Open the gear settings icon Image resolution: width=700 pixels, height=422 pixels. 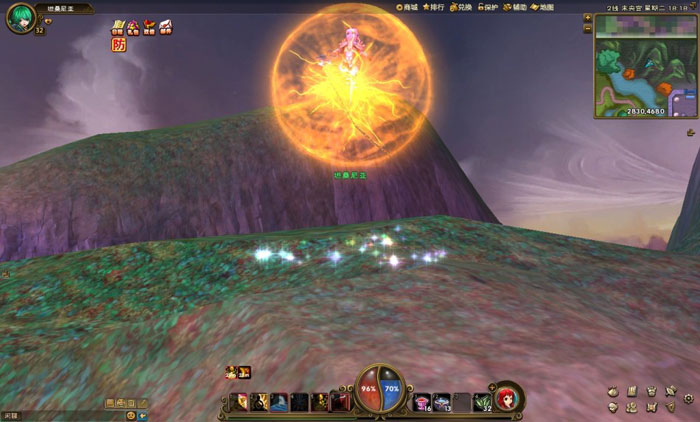pos(689,399)
